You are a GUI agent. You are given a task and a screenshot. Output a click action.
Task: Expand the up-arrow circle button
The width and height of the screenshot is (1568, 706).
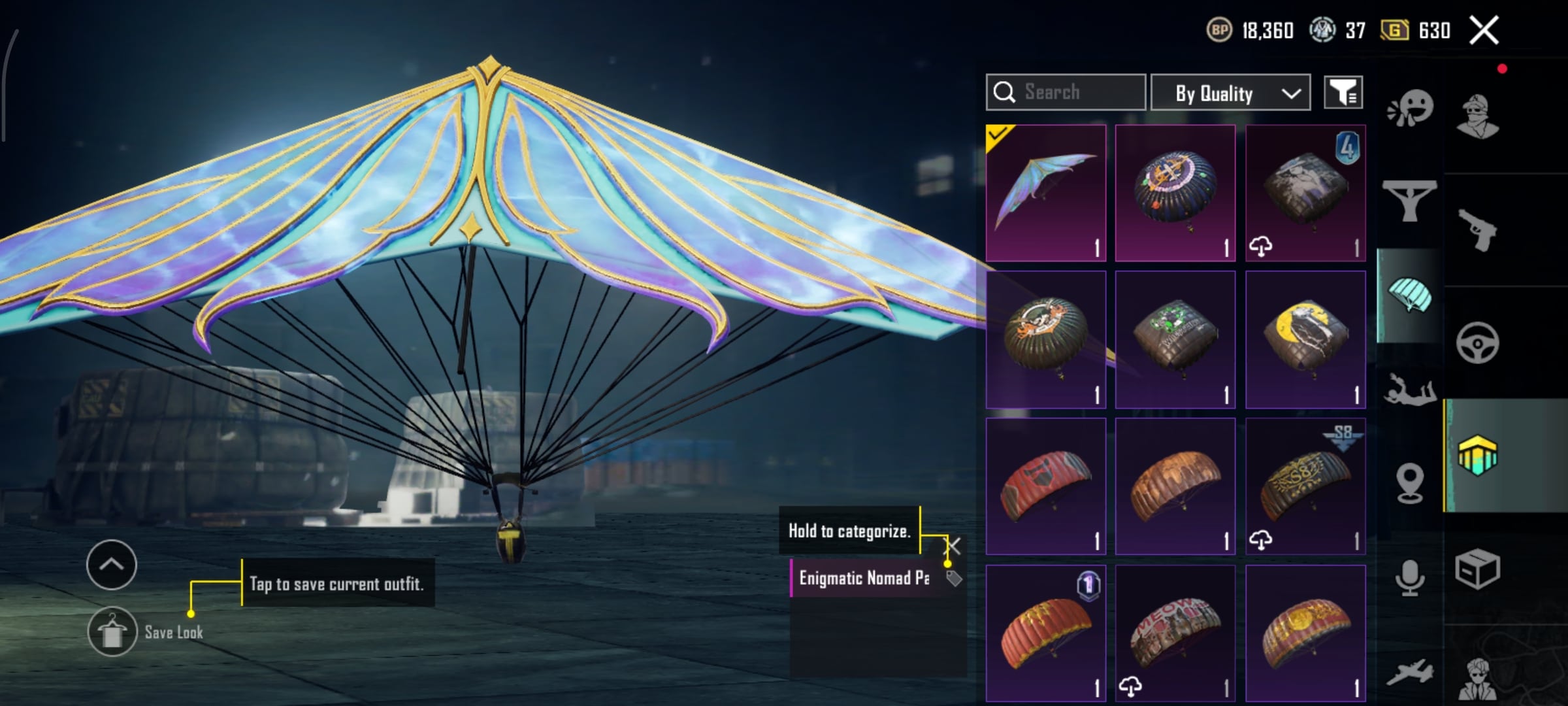[x=112, y=565]
